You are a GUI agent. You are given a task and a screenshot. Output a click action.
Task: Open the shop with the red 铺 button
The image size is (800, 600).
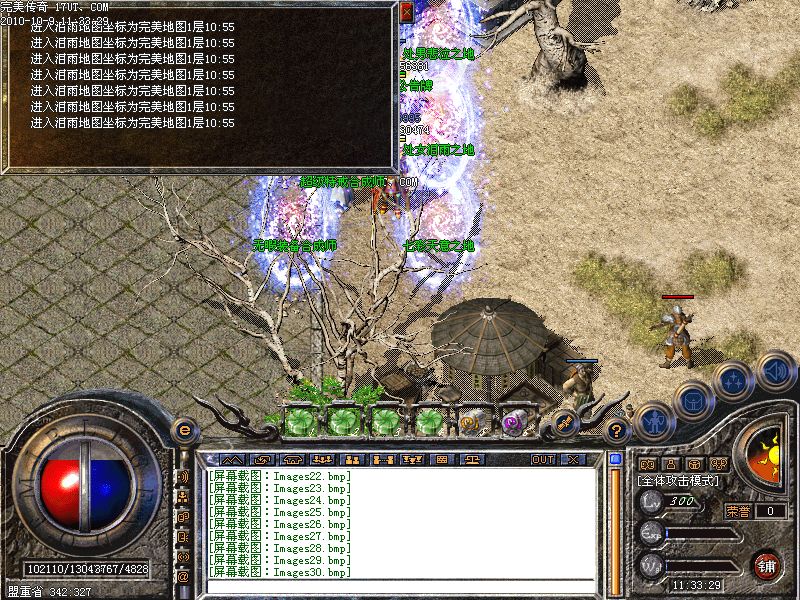(x=767, y=565)
